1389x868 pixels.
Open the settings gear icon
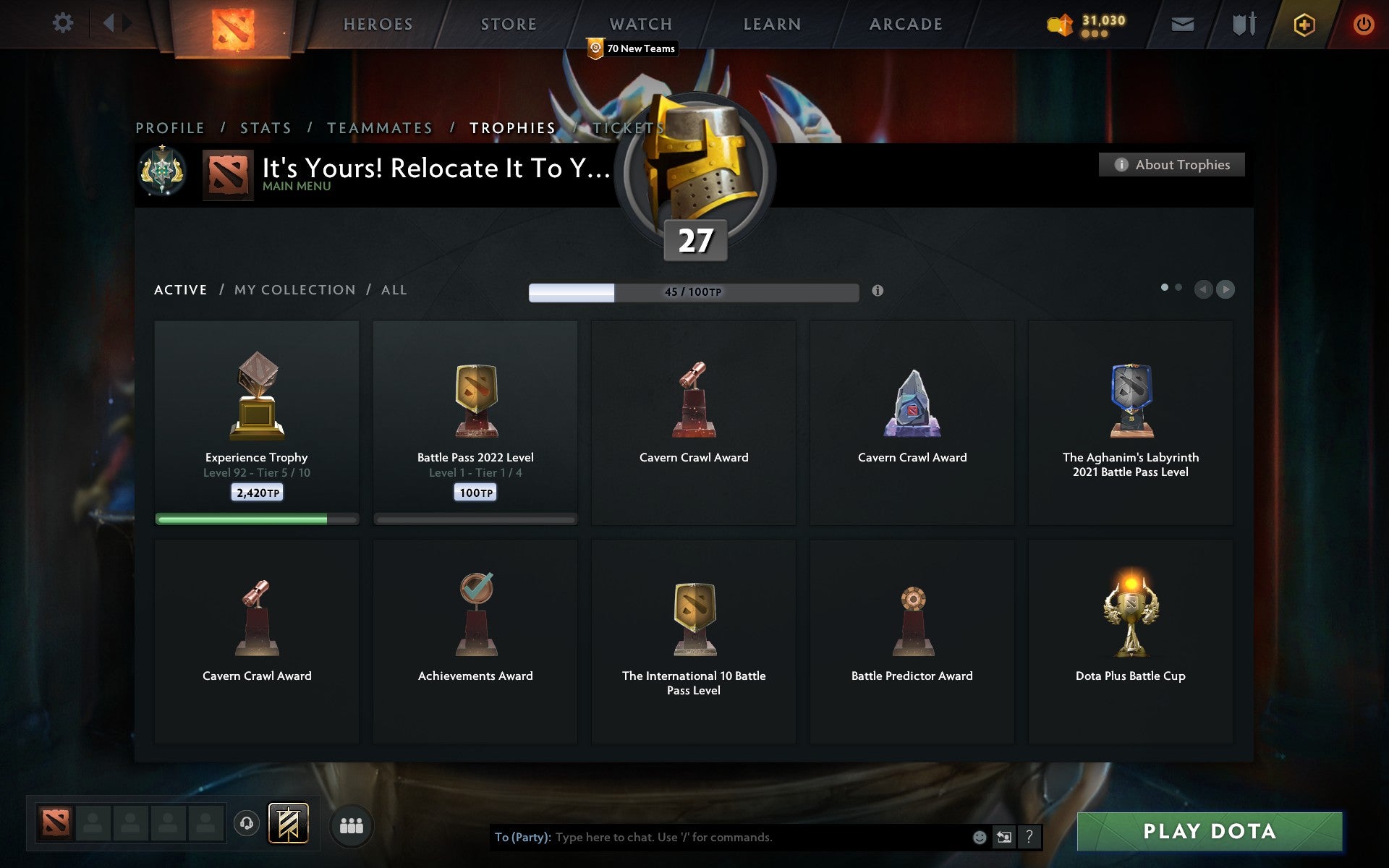point(64,23)
